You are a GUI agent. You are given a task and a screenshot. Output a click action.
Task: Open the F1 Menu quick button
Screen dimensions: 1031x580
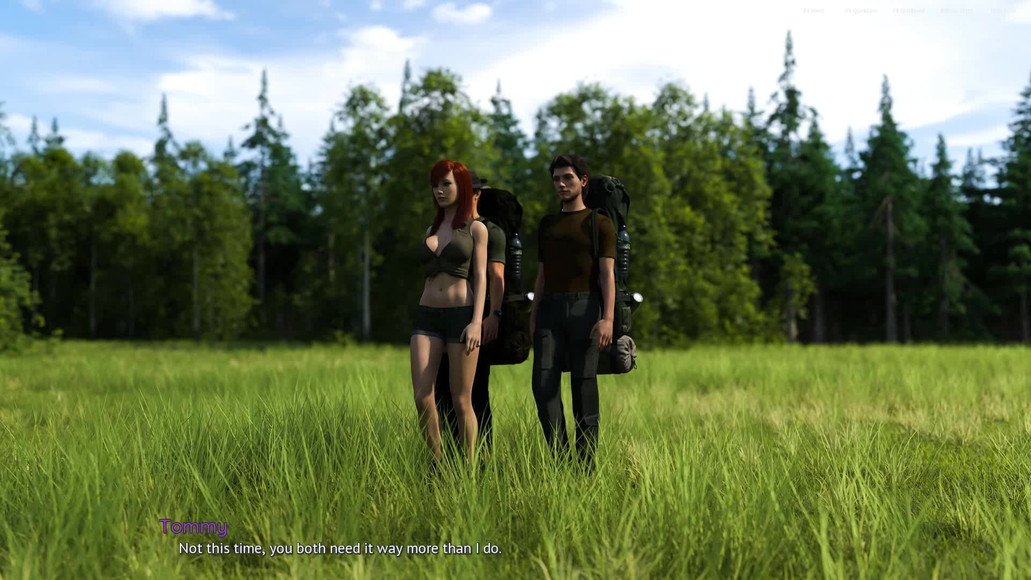(814, 11)
